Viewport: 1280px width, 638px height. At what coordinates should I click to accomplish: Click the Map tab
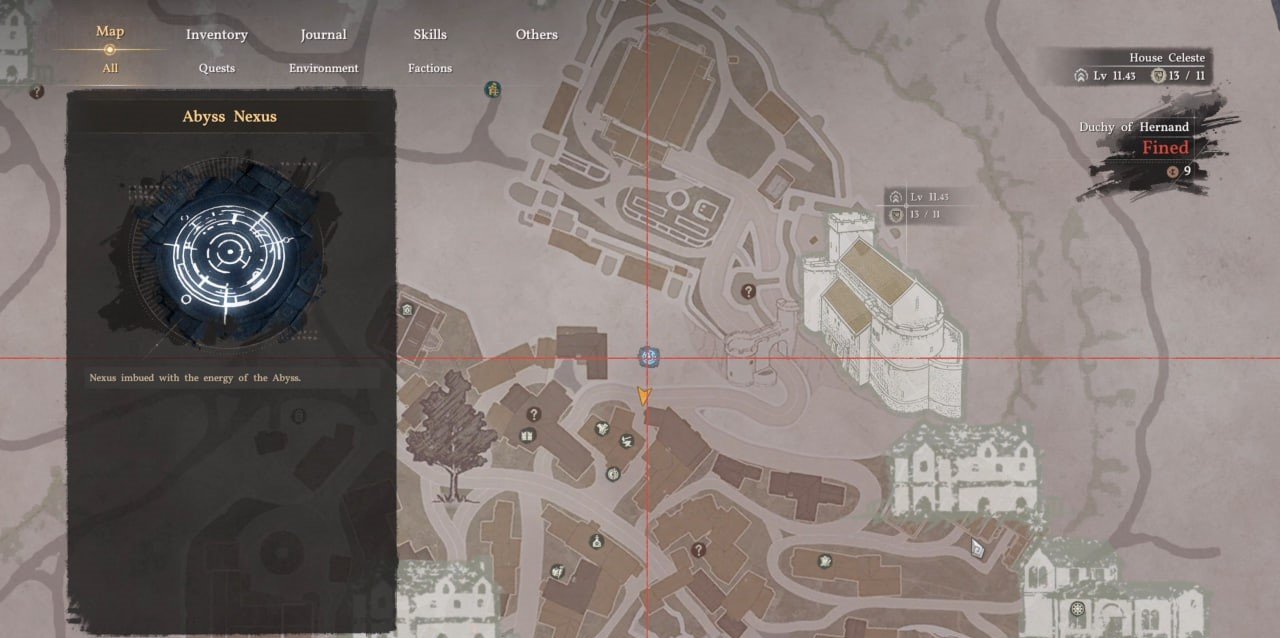click(110, 32)
